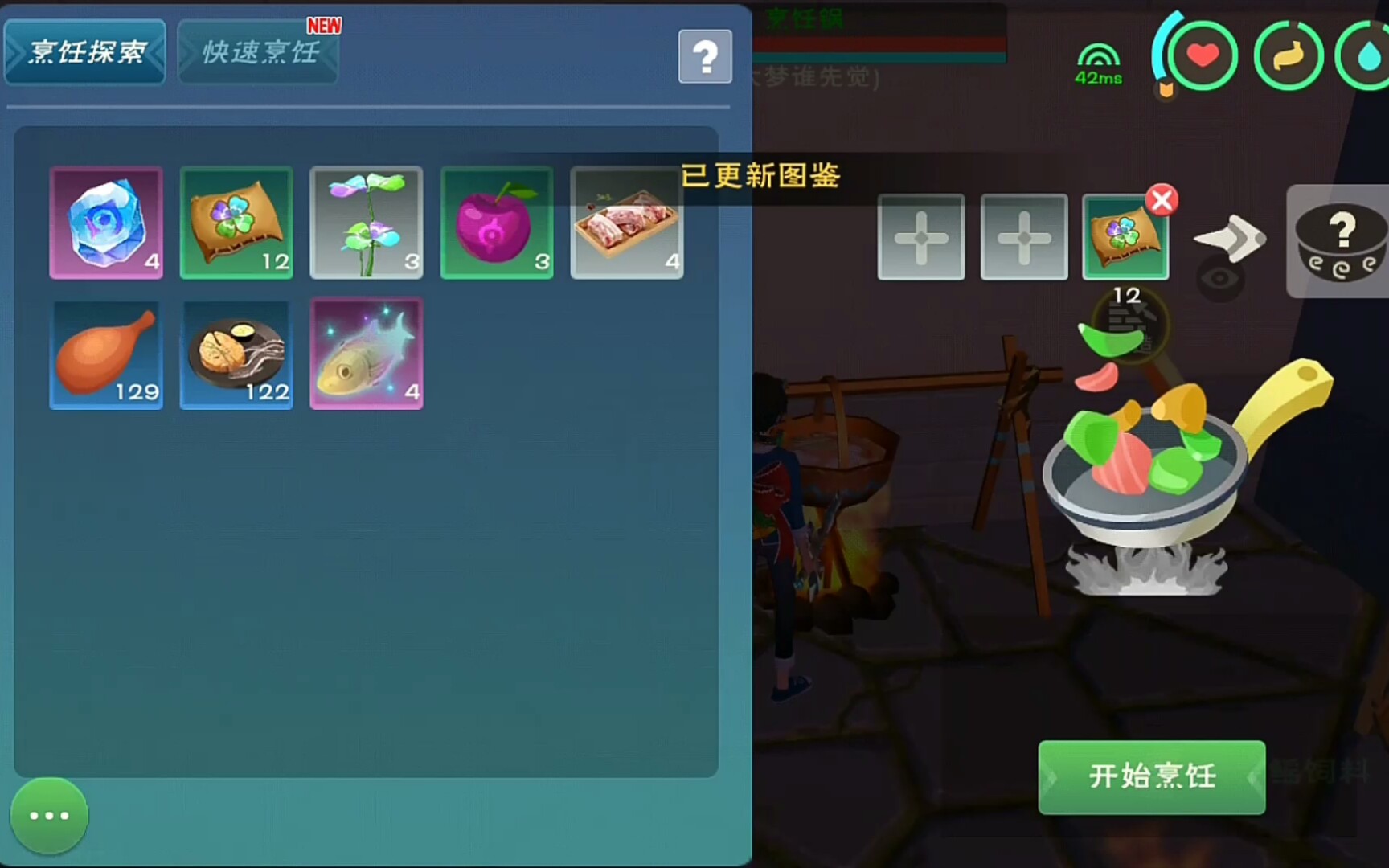1389x868 pixels.
Task: Pick the chicken drumstick with 129 count
Action: (x=106, y=354)
